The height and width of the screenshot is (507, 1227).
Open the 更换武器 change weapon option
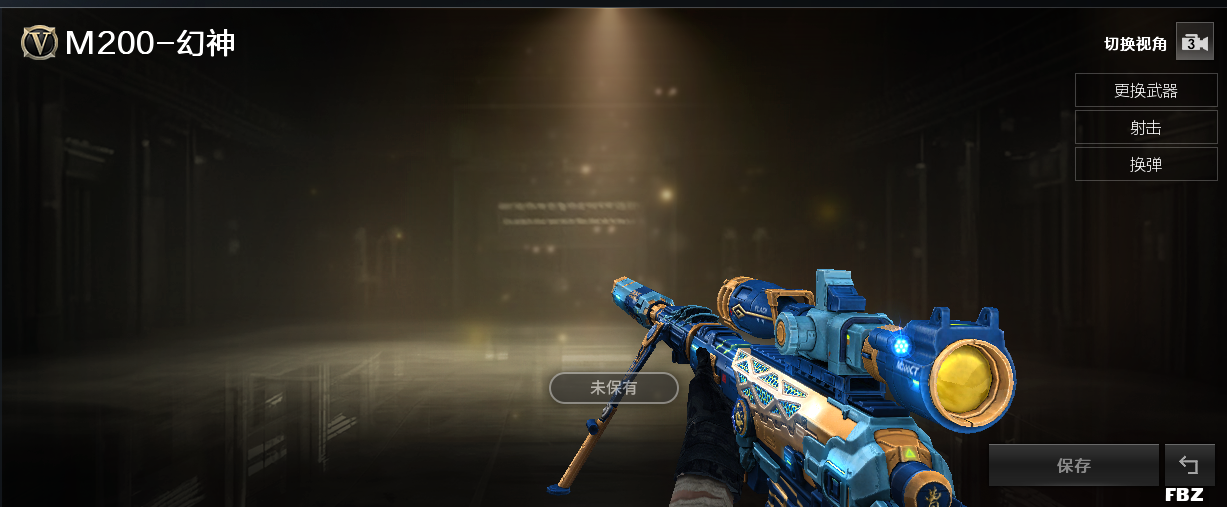click(1146, 90)
